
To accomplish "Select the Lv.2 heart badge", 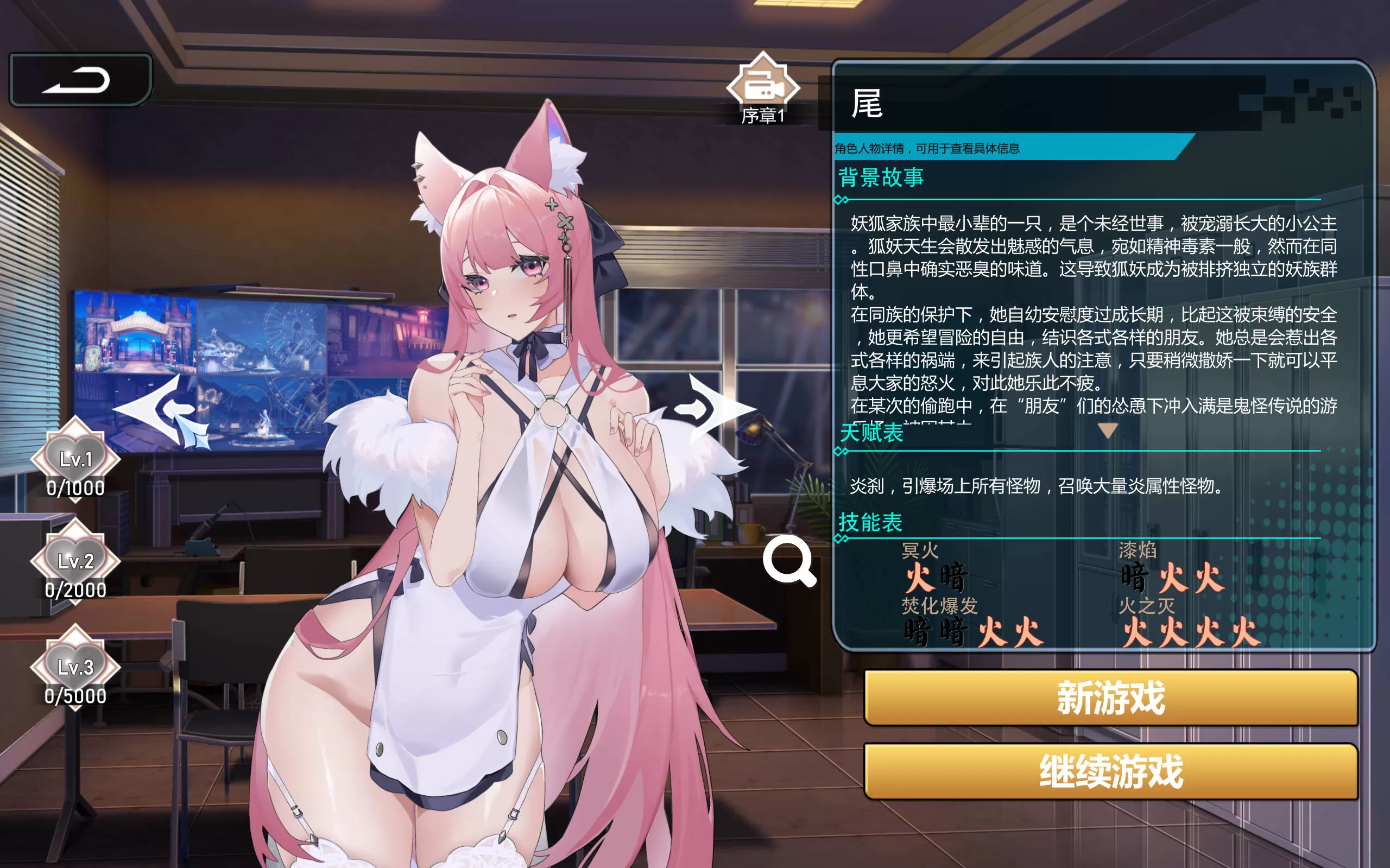I will coord(76,561).
